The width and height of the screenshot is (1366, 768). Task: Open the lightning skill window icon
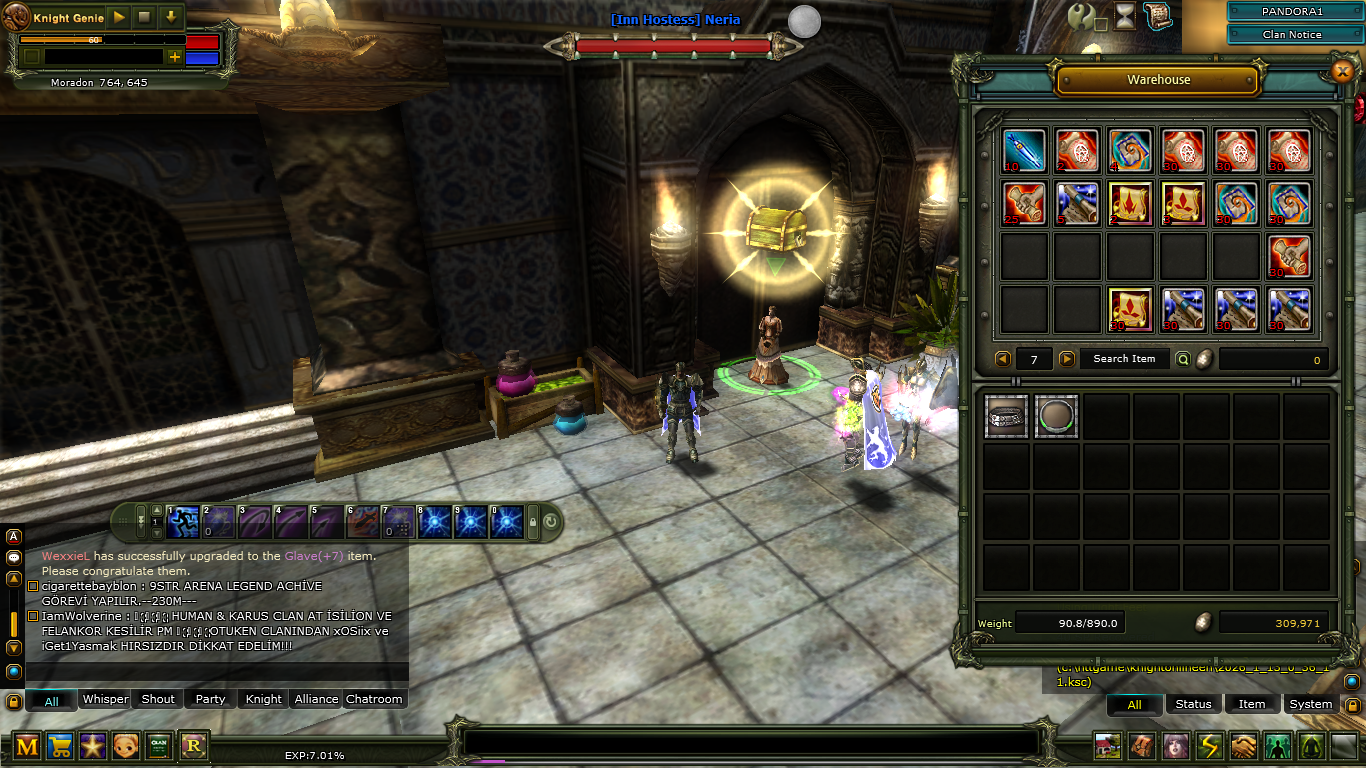[x=1209, y=745]
